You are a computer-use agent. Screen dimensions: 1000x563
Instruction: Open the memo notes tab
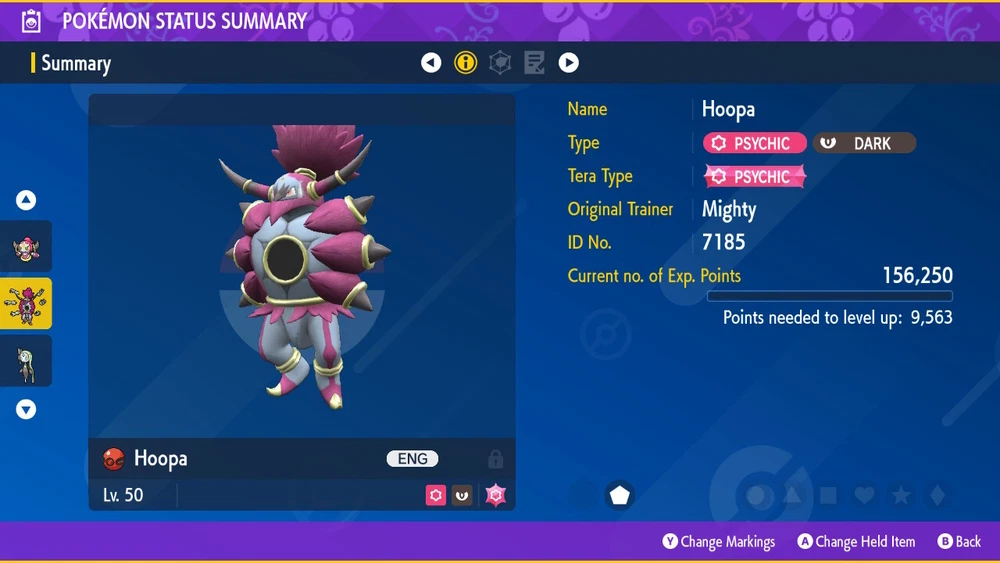coord(534,63)
